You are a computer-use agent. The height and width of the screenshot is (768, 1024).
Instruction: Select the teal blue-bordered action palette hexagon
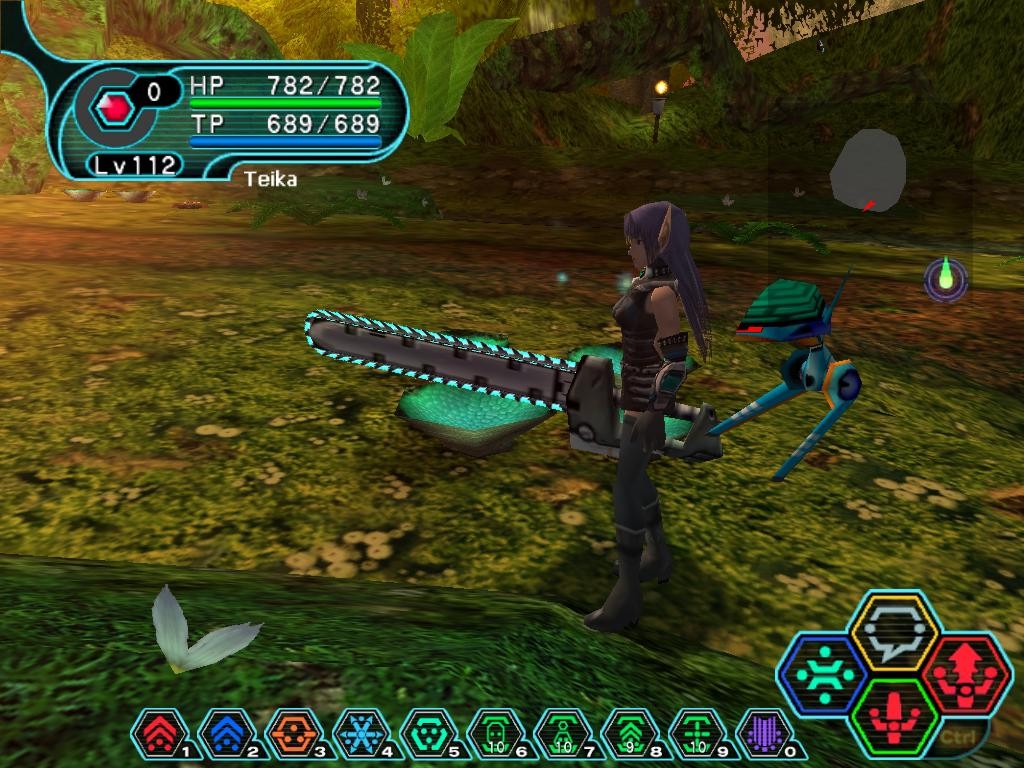(x=825, y=674)
